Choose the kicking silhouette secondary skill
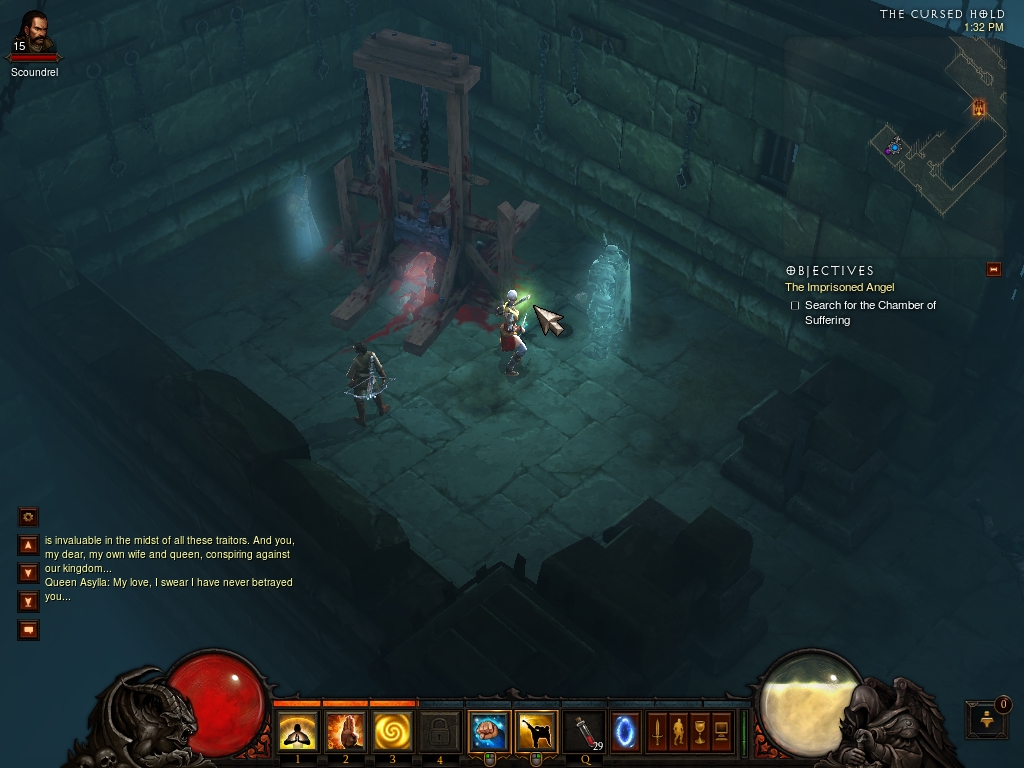1024x768 pixels. (537, 732)
